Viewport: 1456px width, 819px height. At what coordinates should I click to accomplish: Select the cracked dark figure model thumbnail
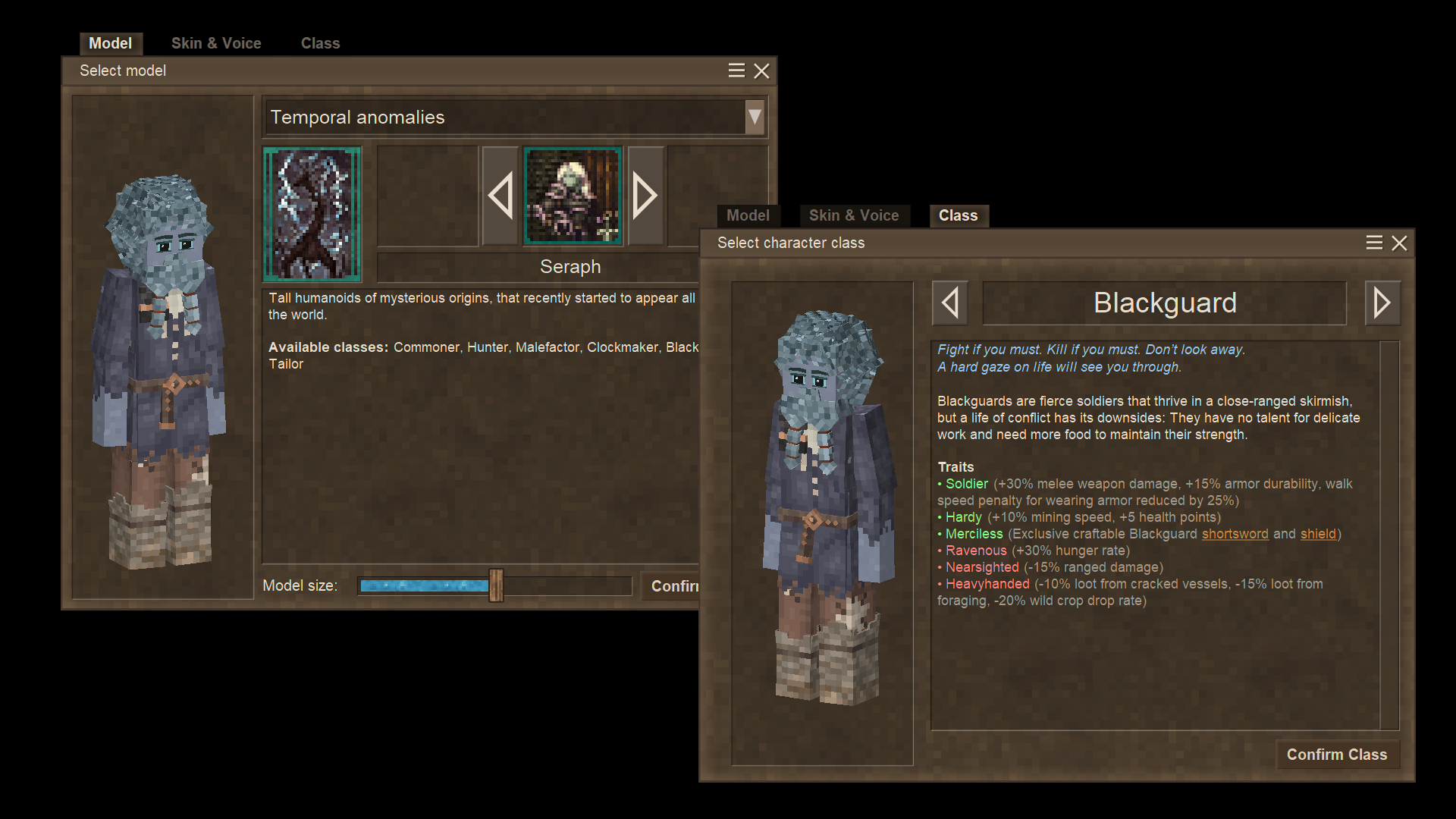(312, 214)
